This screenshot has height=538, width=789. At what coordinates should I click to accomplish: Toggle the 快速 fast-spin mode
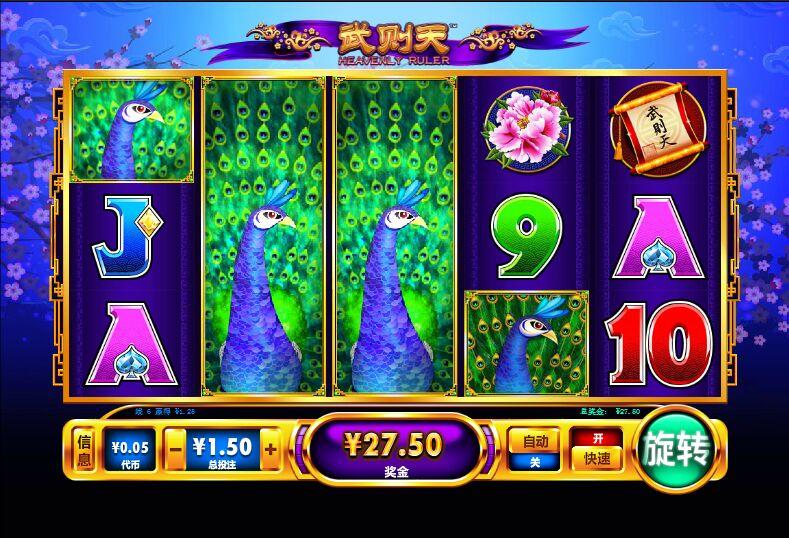[597, 450]
